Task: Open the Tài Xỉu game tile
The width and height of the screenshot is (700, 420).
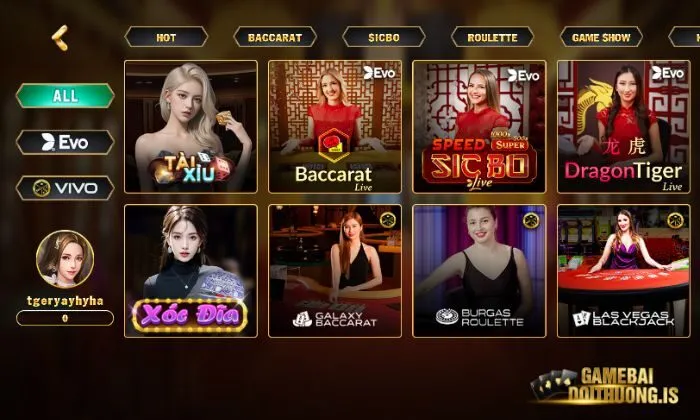Action: (x=191, y=126)
